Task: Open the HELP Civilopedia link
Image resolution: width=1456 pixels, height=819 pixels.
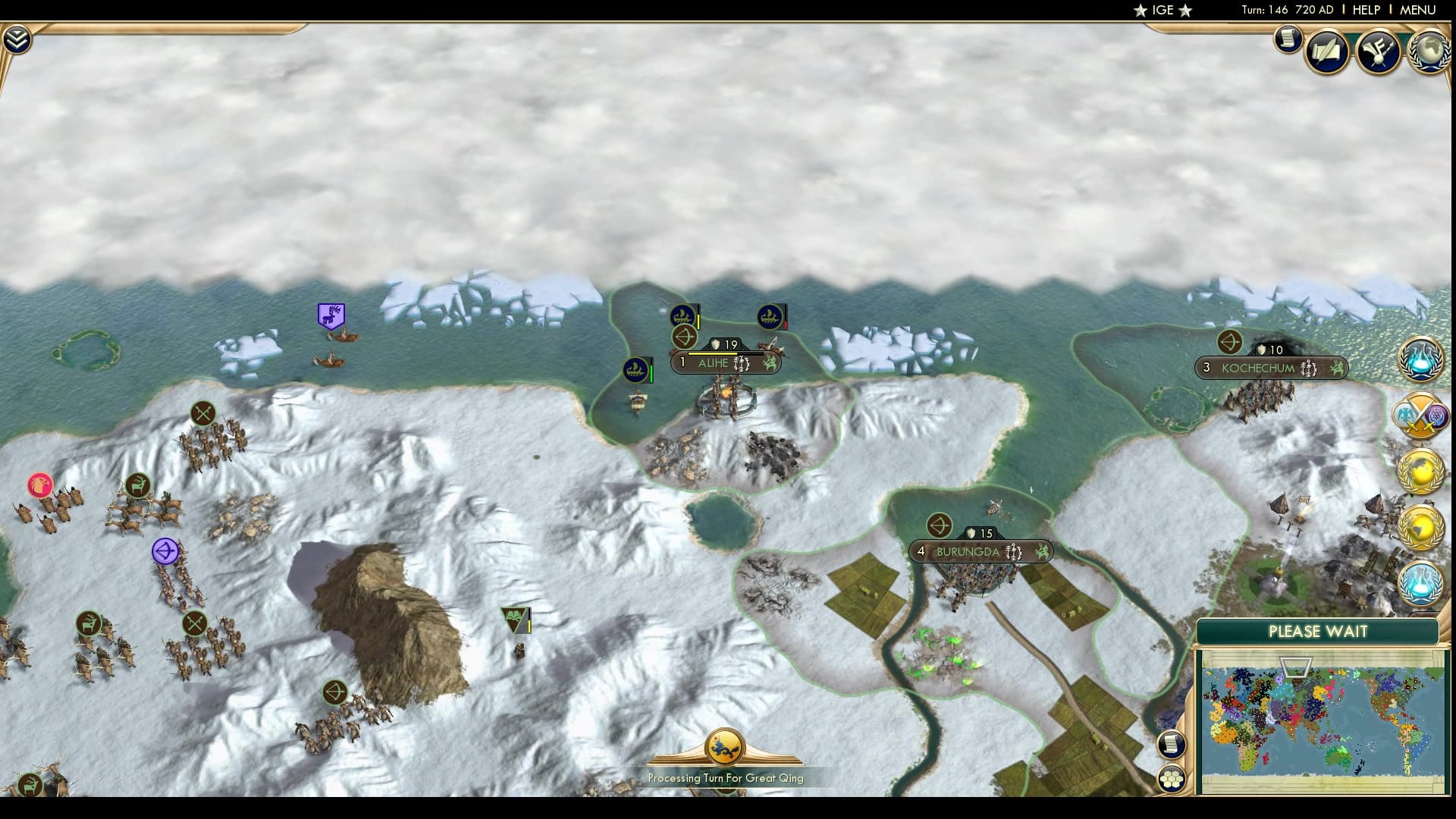Action: [x=1367, y=10]
